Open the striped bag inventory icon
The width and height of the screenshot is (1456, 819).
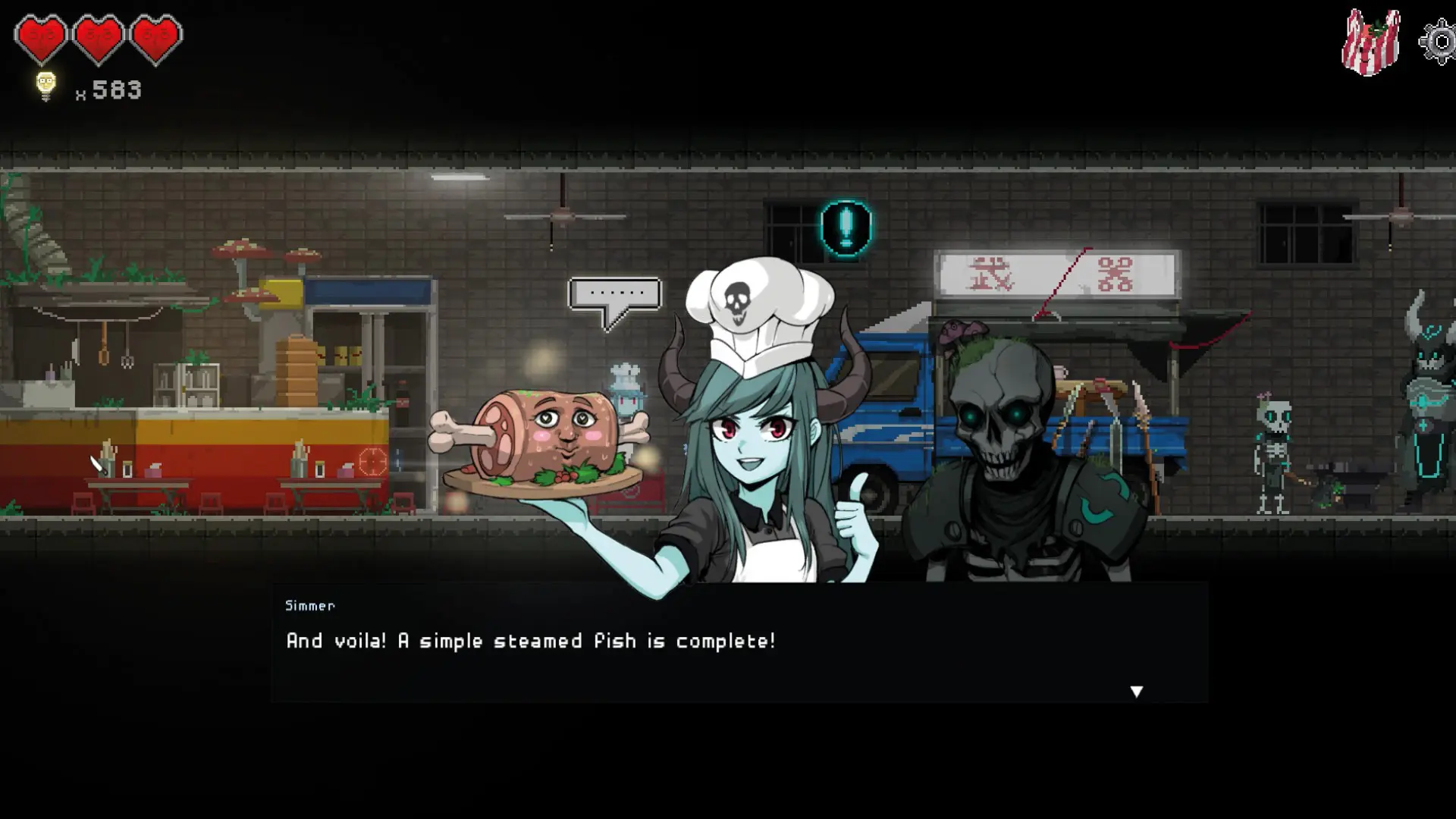tap(1371, 42)
